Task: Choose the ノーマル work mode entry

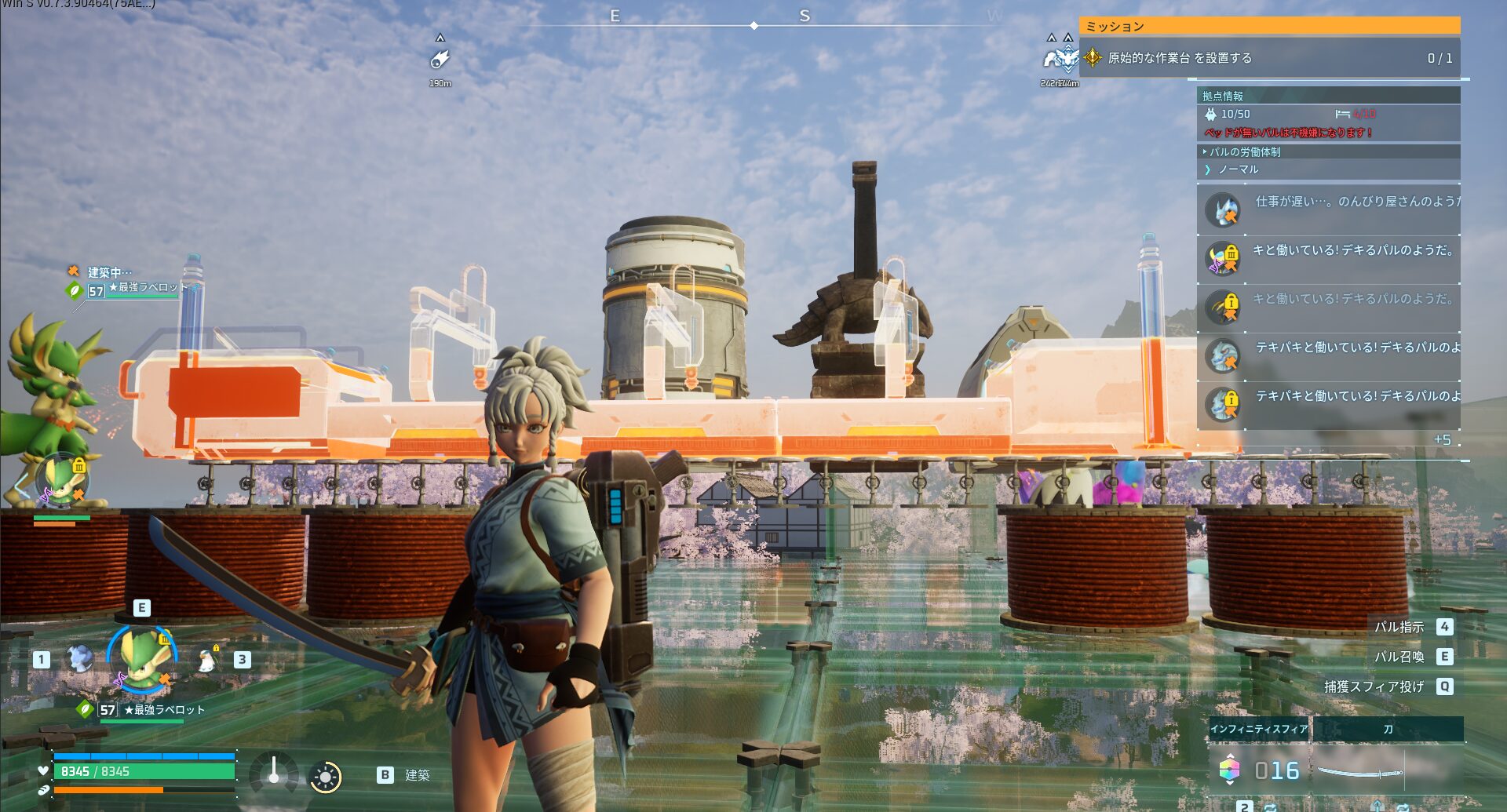Action: pyautogui.click(x=1239, y=169)
